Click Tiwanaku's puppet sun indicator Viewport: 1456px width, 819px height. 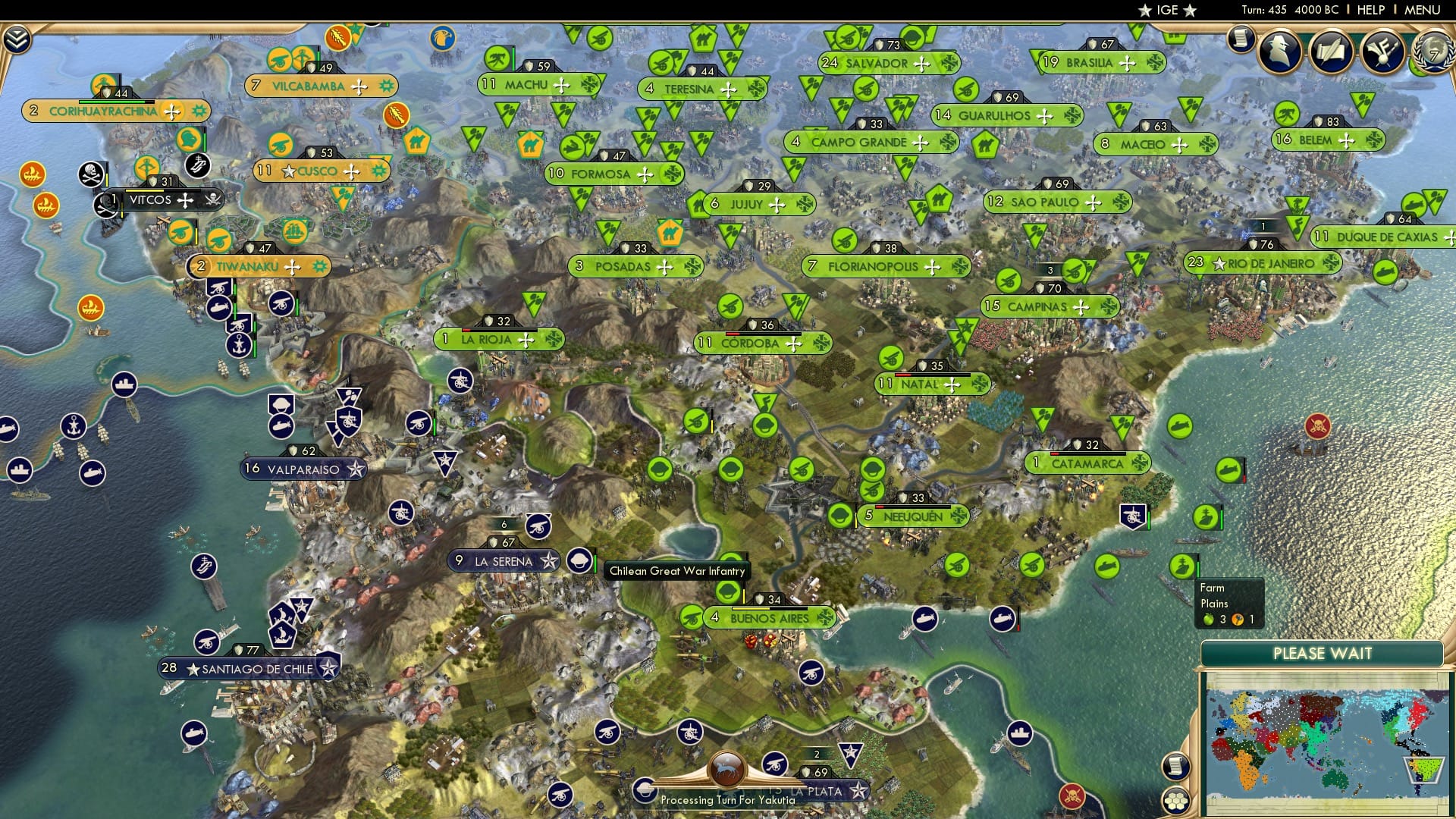tap(319, 266)
